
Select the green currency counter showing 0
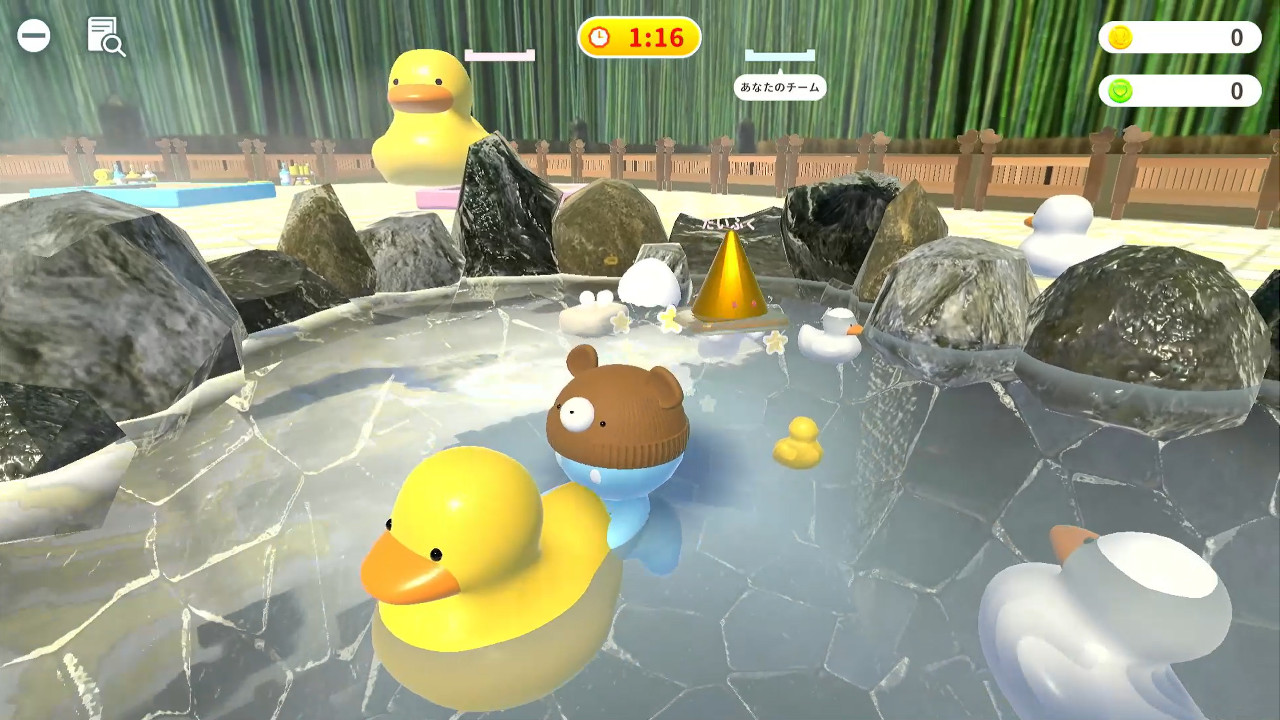pos(1180,91)
